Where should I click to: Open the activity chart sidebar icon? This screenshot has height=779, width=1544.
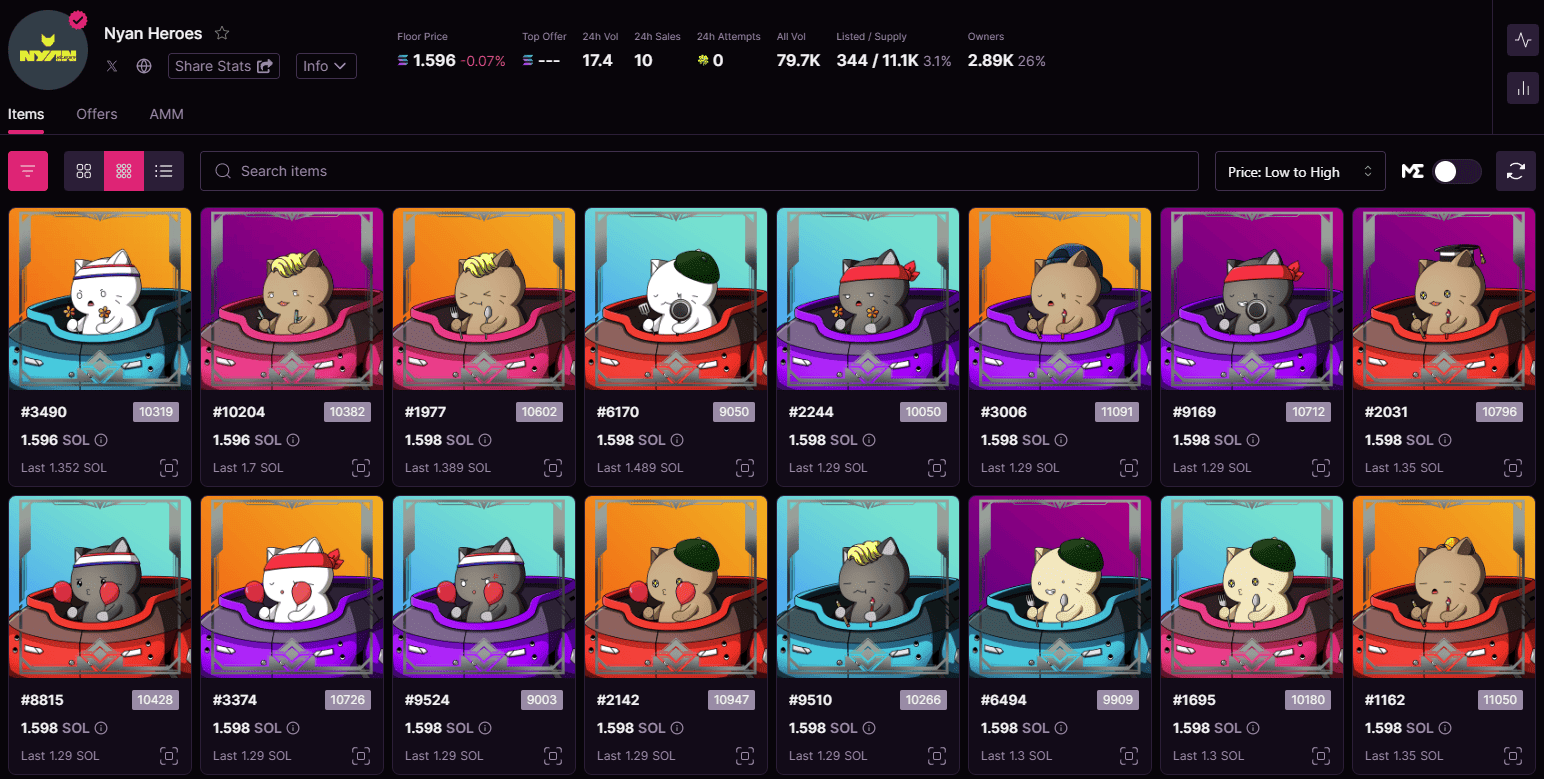[x=1522, y=41]
